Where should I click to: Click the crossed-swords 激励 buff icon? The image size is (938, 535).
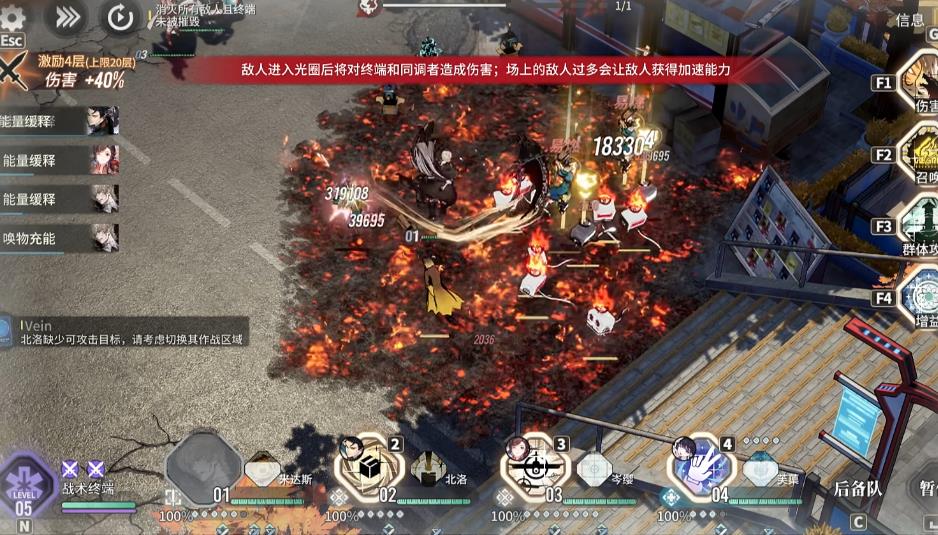click(x=13, y=72)
